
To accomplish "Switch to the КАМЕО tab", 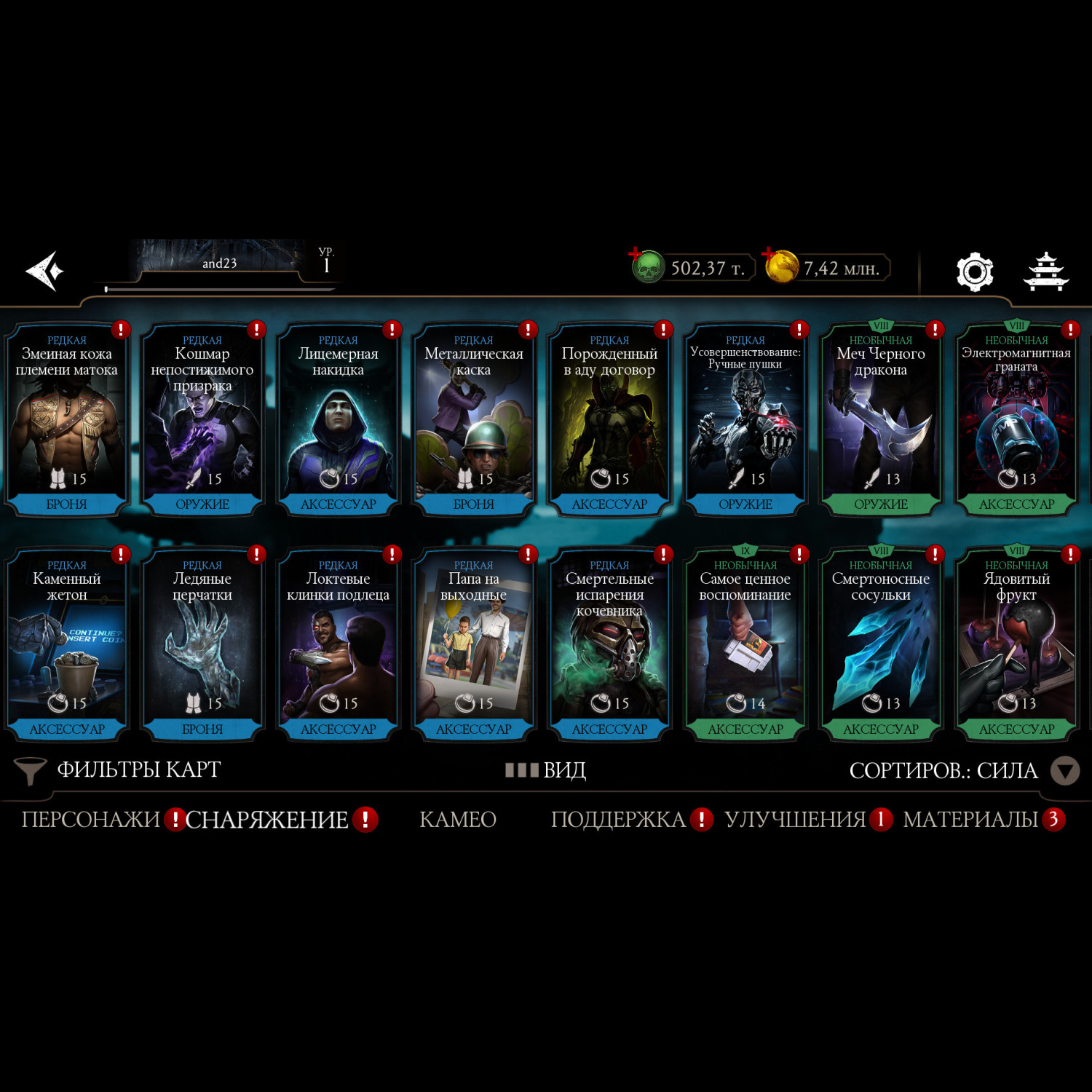I will tap(458, 820).
